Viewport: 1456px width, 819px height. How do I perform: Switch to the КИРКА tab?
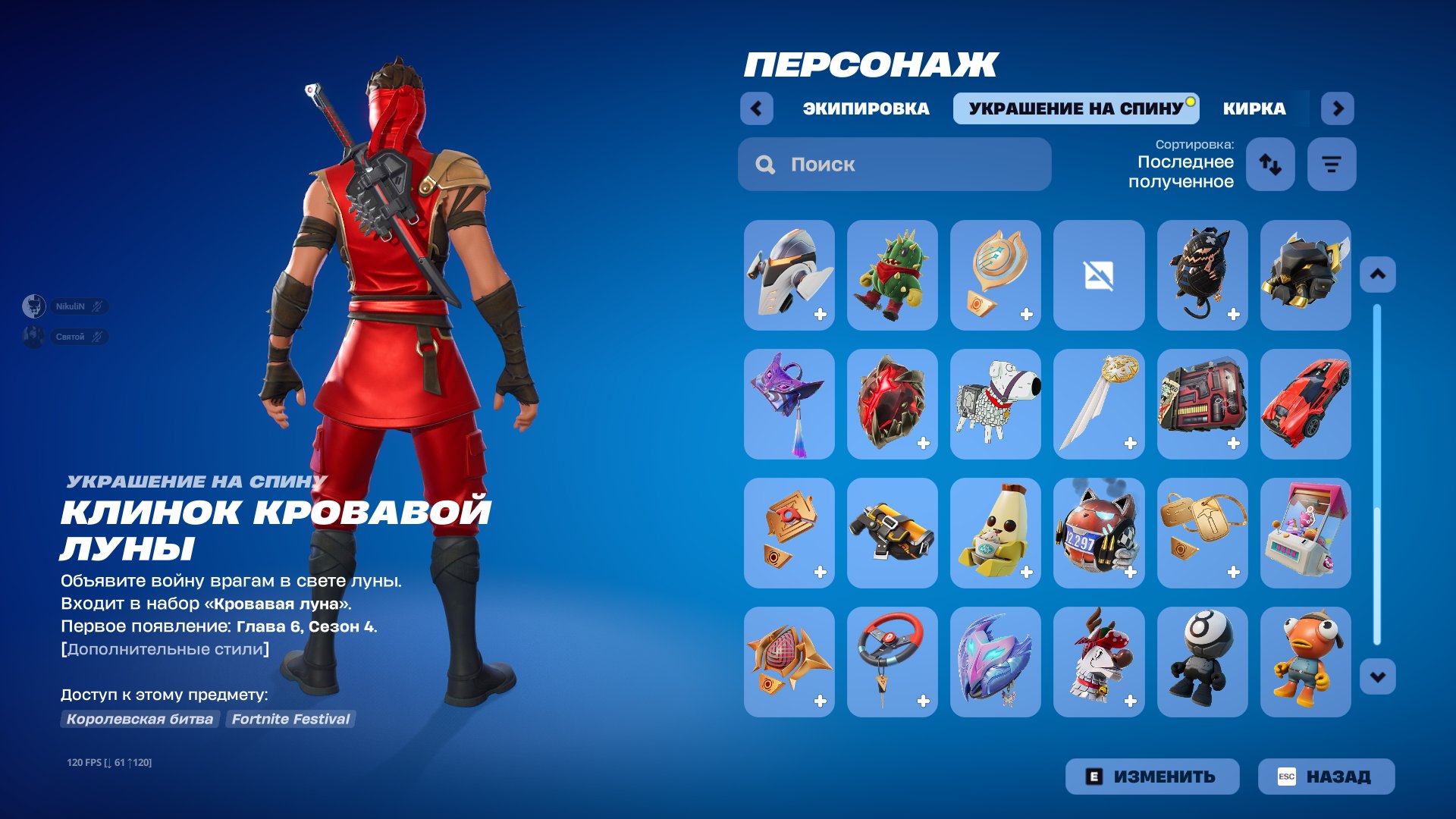point(1254,108)
